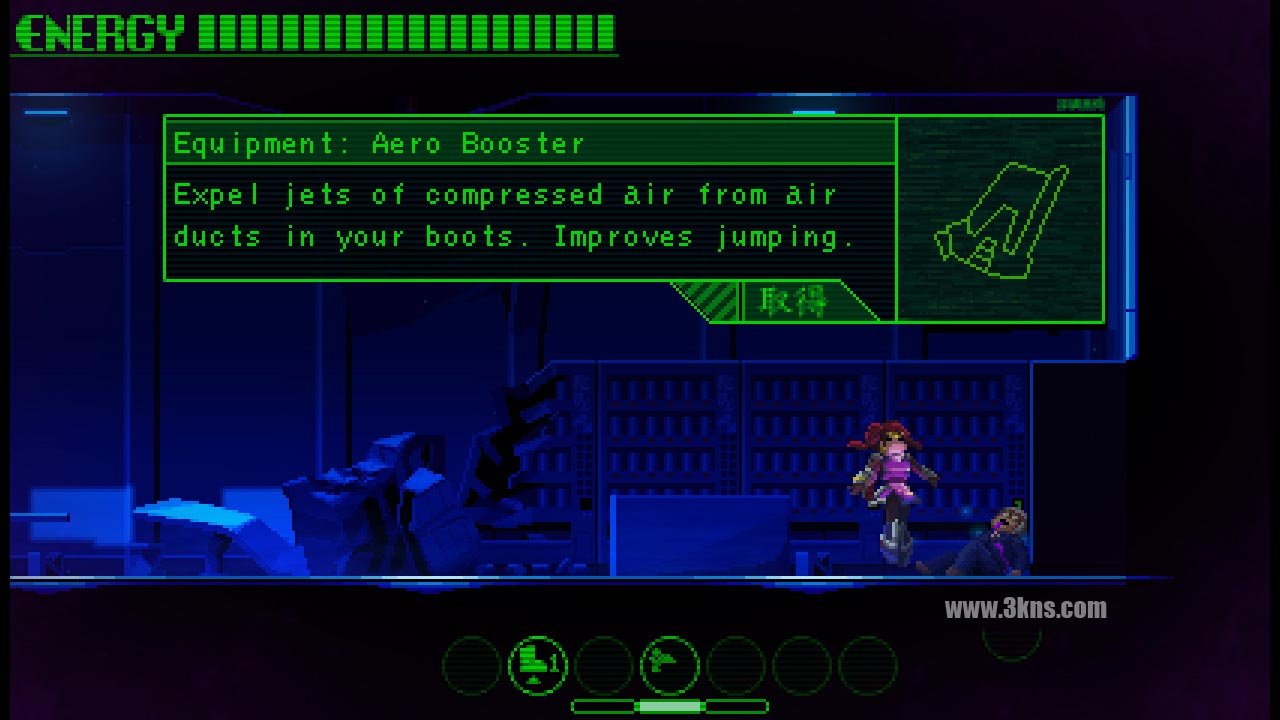Click the 取得 acquire tab on the dialog
The width and height of the screenshot is (1280, 720).
coord(795,301)
